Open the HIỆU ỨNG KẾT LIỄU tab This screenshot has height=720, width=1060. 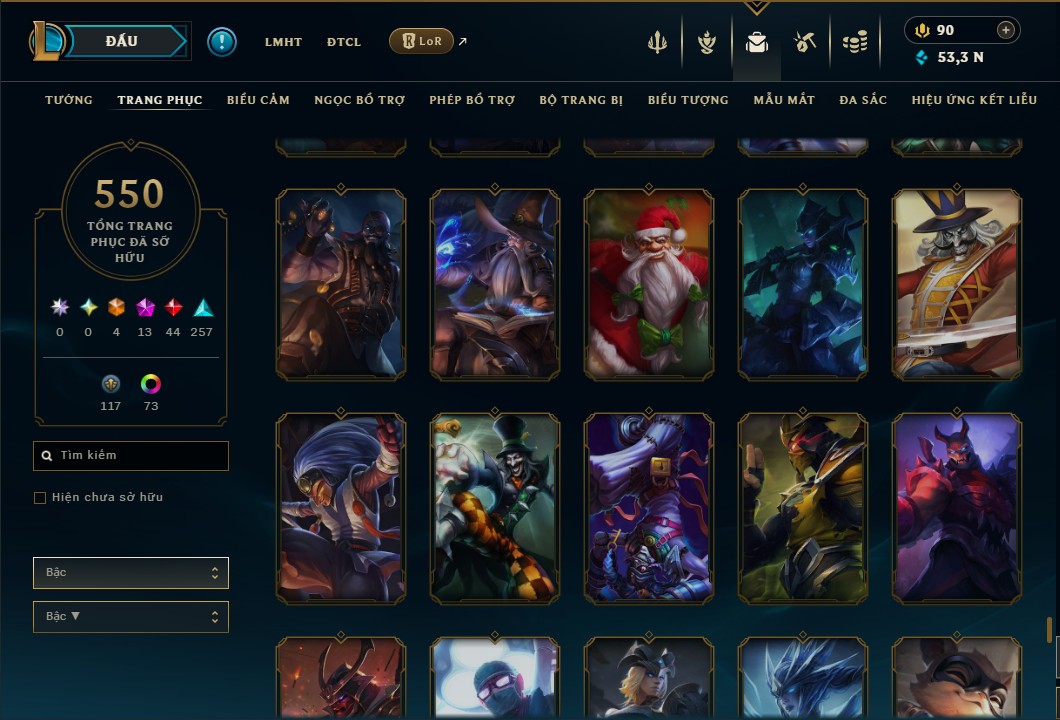pyautogui.click(x=975, y=100)
